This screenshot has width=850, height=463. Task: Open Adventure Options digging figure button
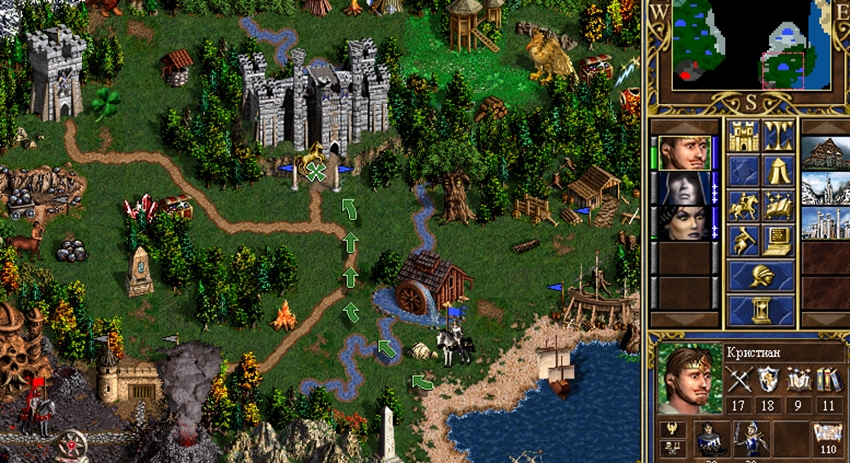[x=743, y=240]
